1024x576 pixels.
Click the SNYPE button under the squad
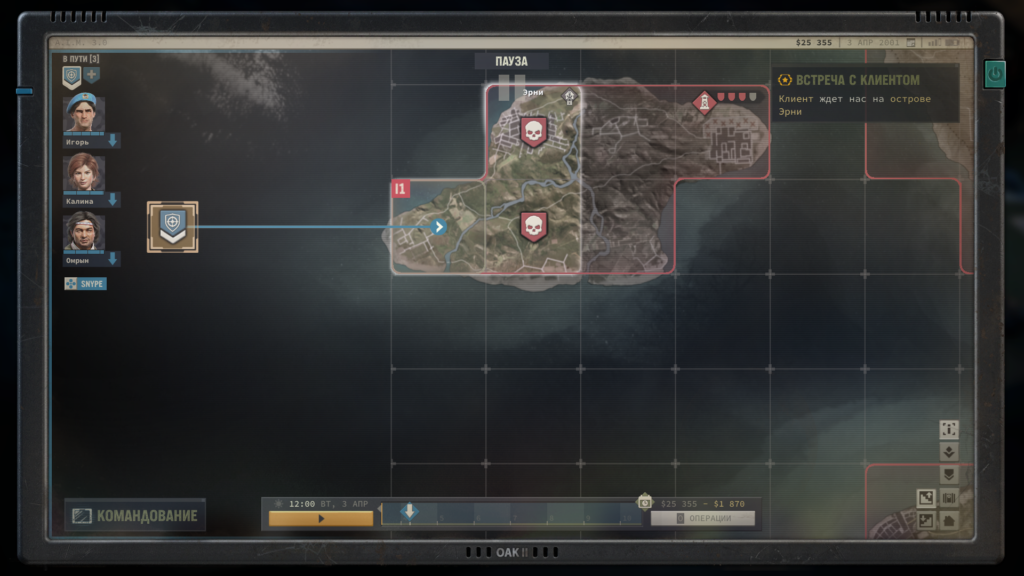click(x=85, y=284)
